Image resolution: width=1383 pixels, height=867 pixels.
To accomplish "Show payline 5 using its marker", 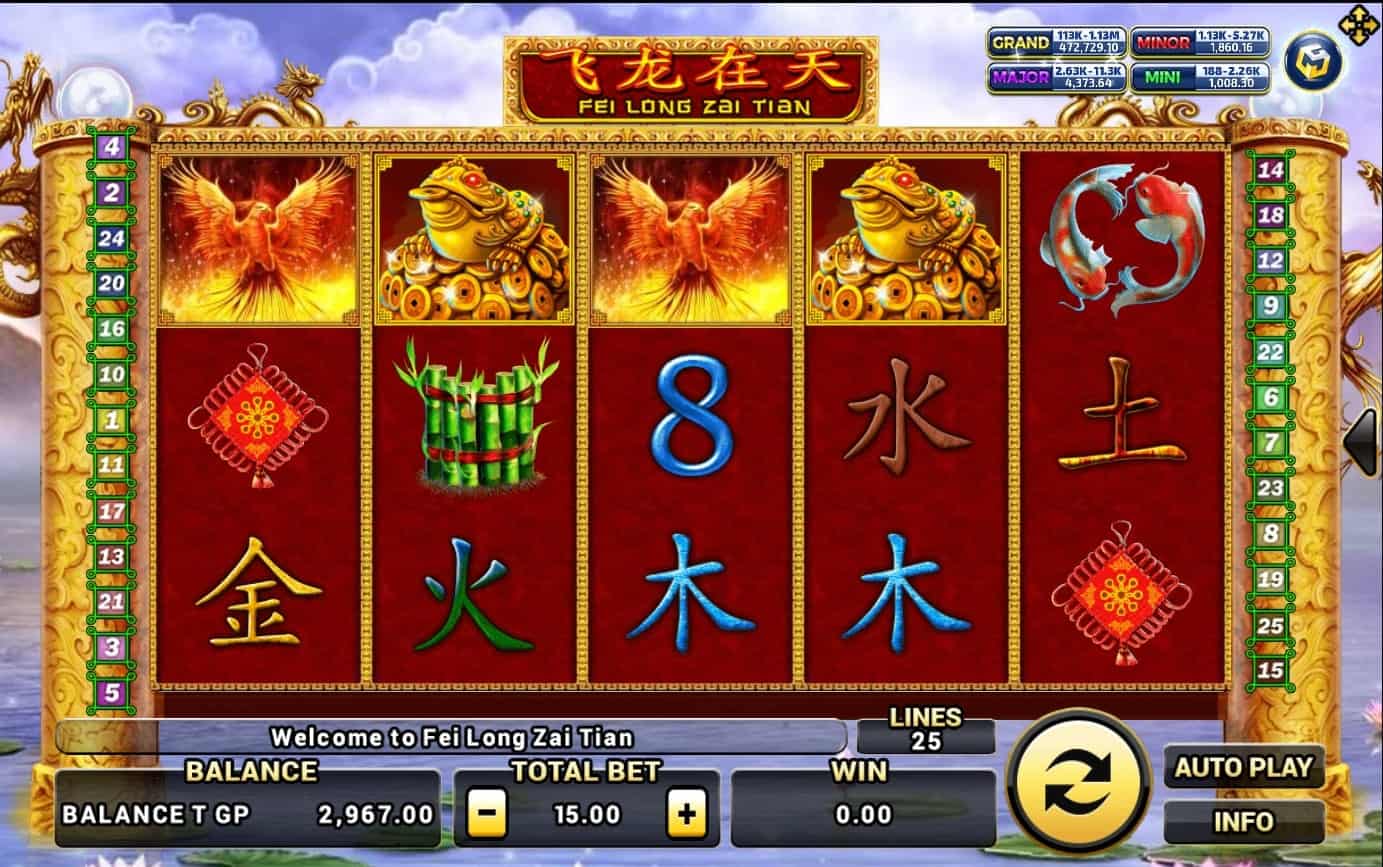I will (x=111, y=692).
